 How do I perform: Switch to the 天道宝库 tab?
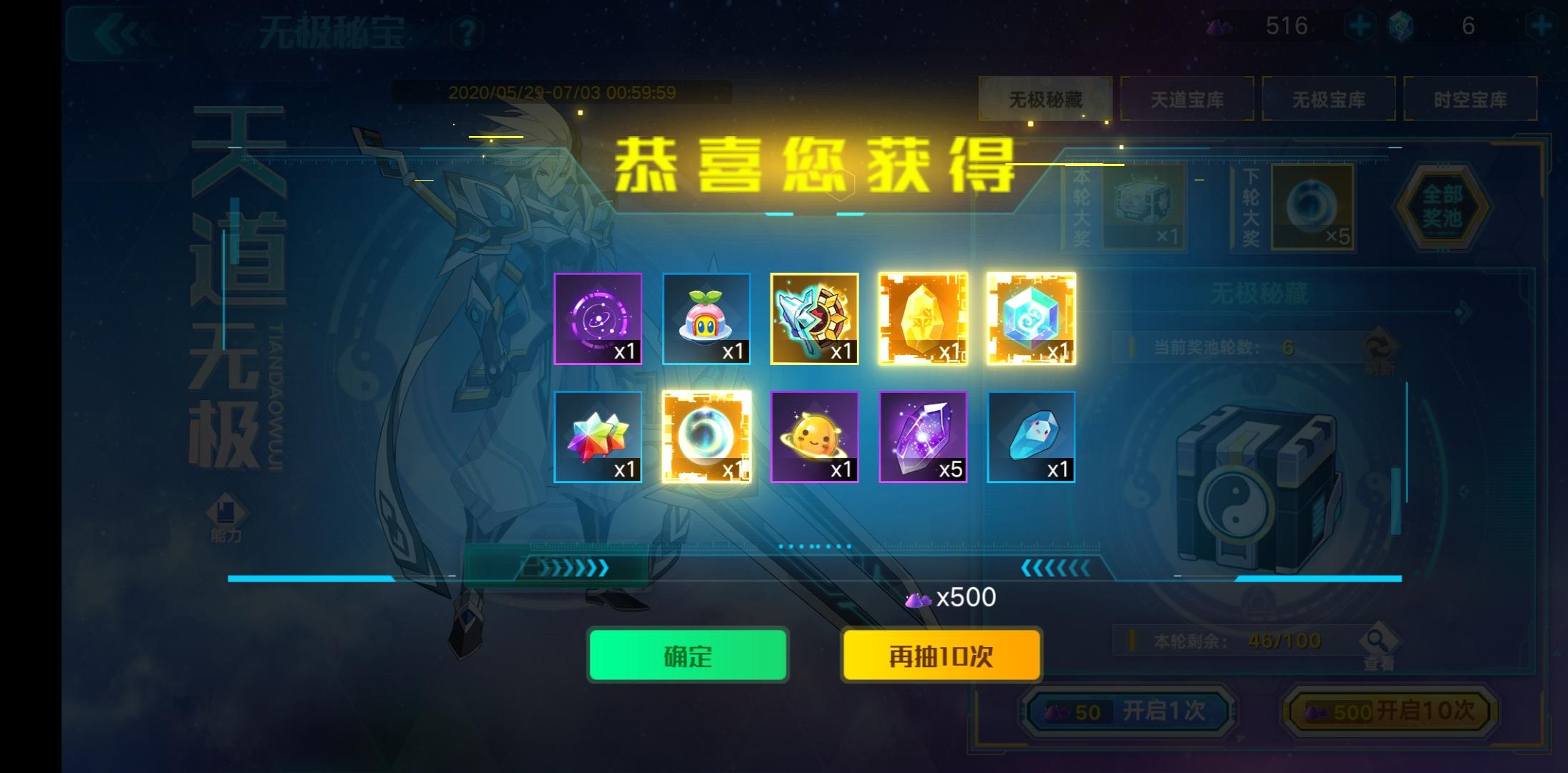(1187, 100)
